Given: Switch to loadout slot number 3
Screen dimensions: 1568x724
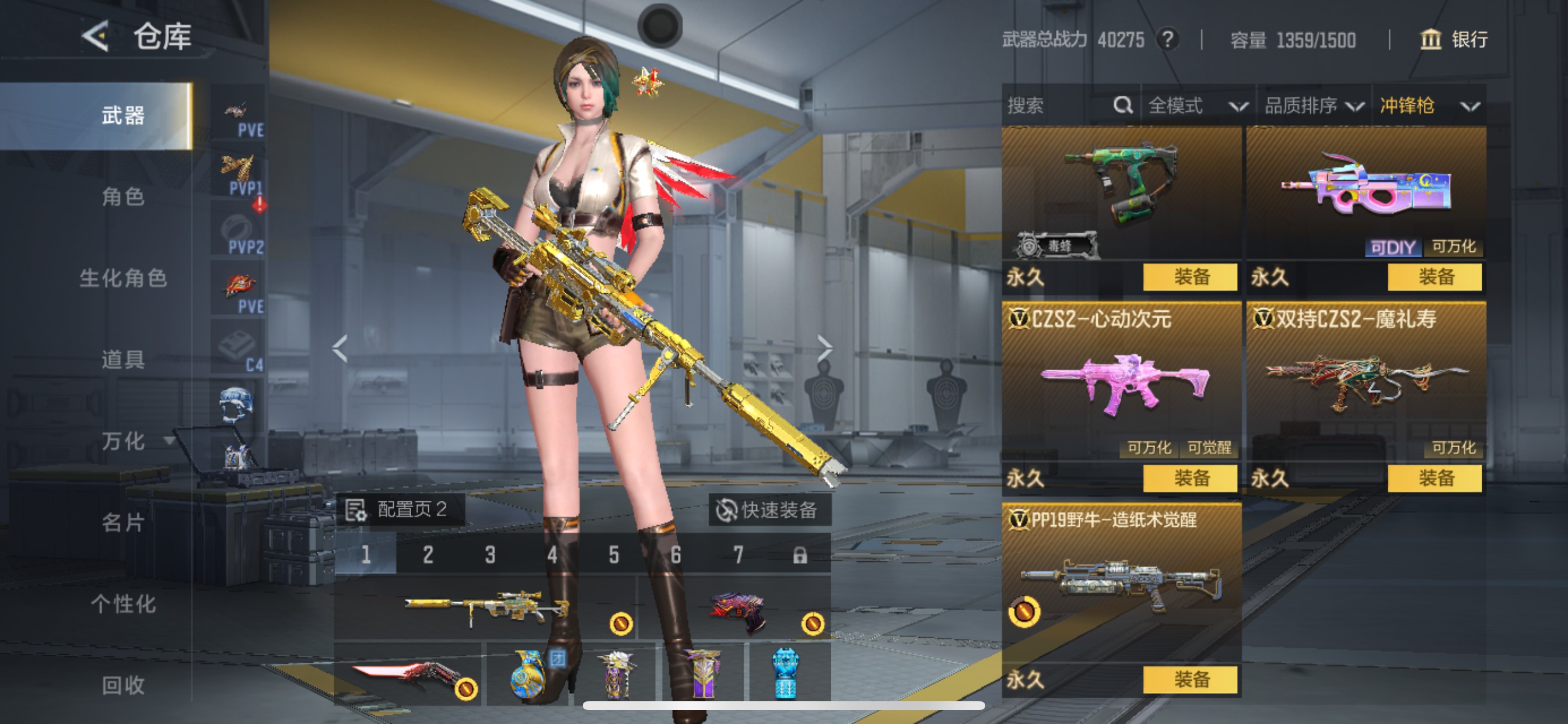Looking at the screenshot, I should coord(490,554).
